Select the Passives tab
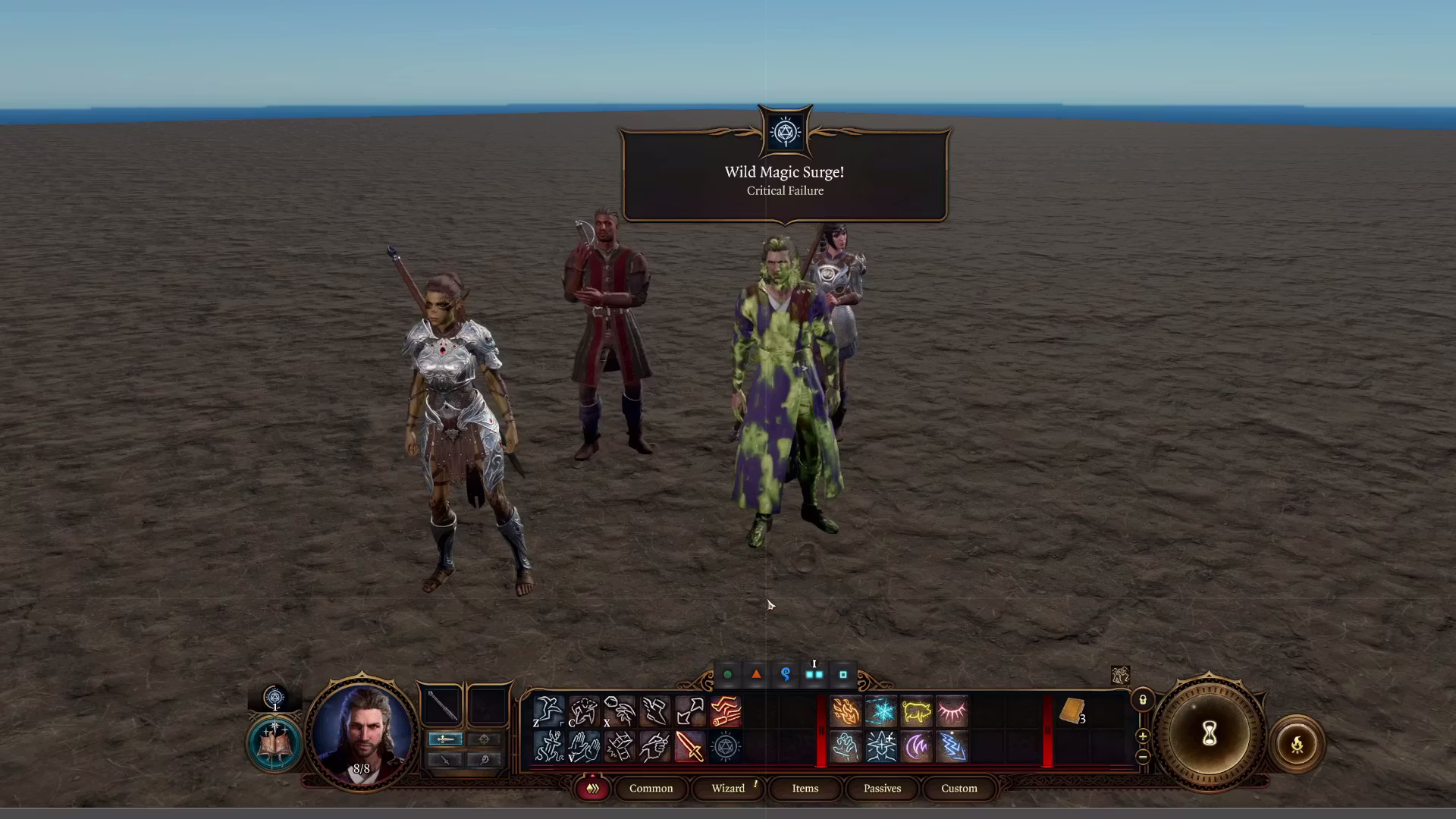The image size is (1456, 819). 882,789
